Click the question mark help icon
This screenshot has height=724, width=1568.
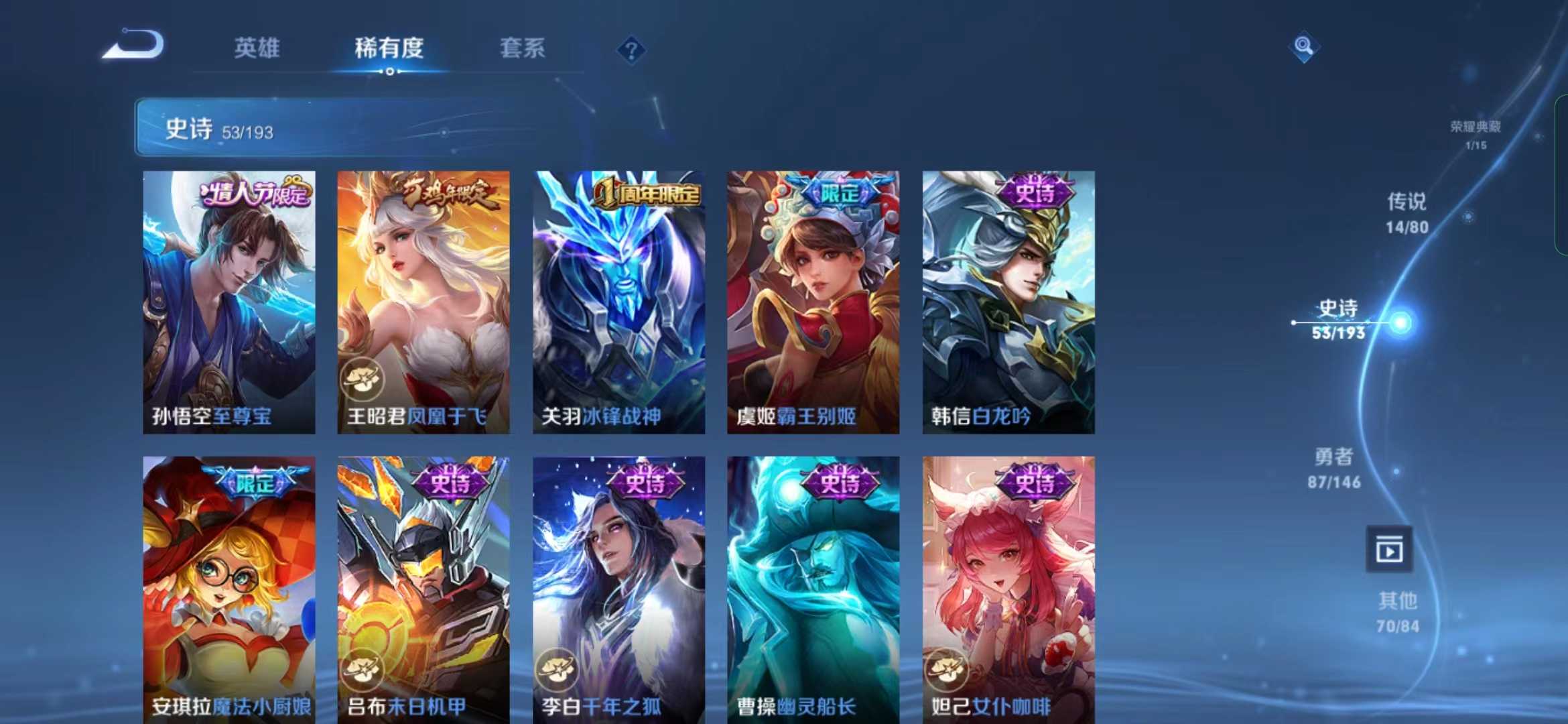[x=630, y=48]
